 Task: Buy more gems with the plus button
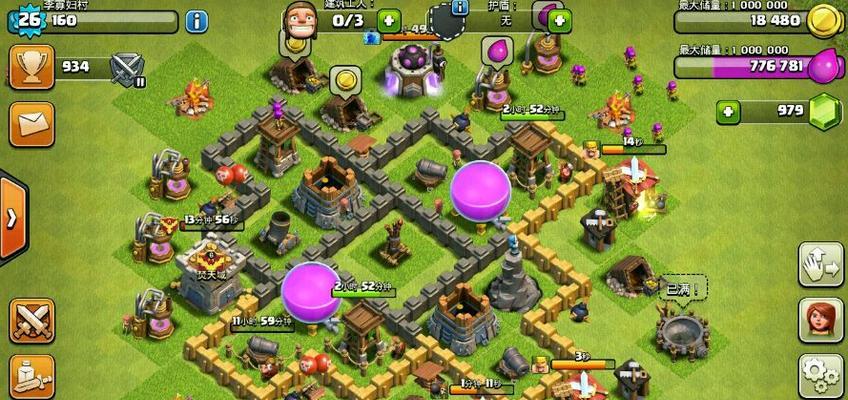[729, 111]
